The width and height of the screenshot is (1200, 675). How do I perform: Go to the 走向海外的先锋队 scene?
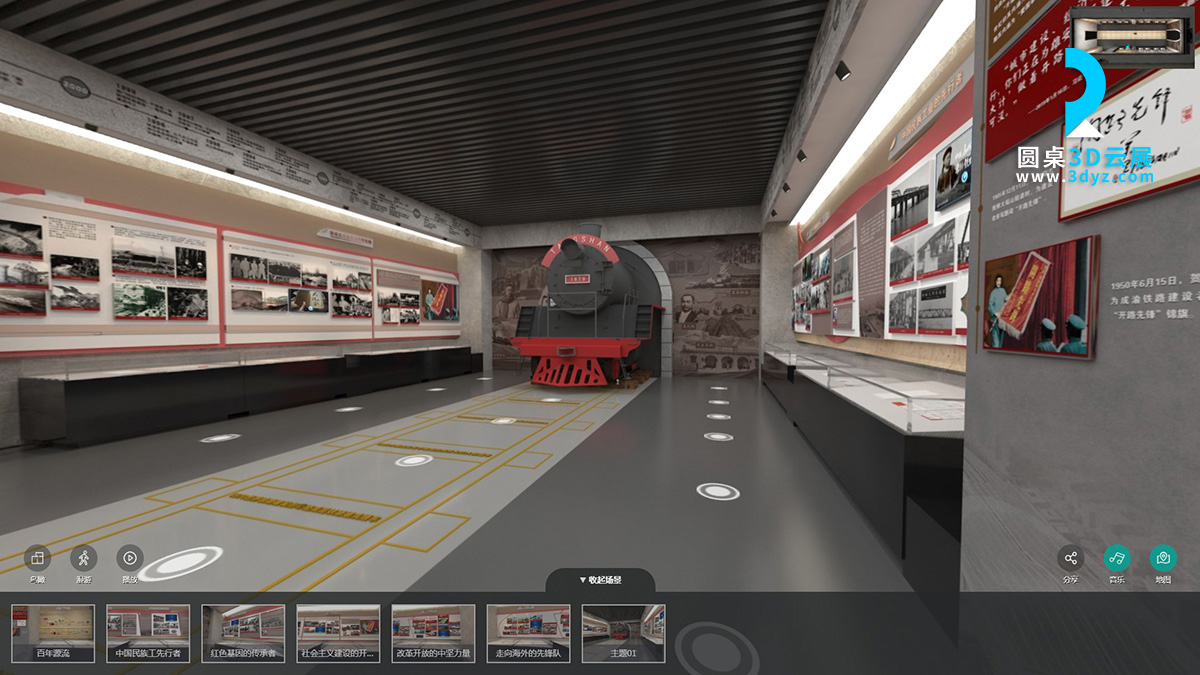point(528,632)
